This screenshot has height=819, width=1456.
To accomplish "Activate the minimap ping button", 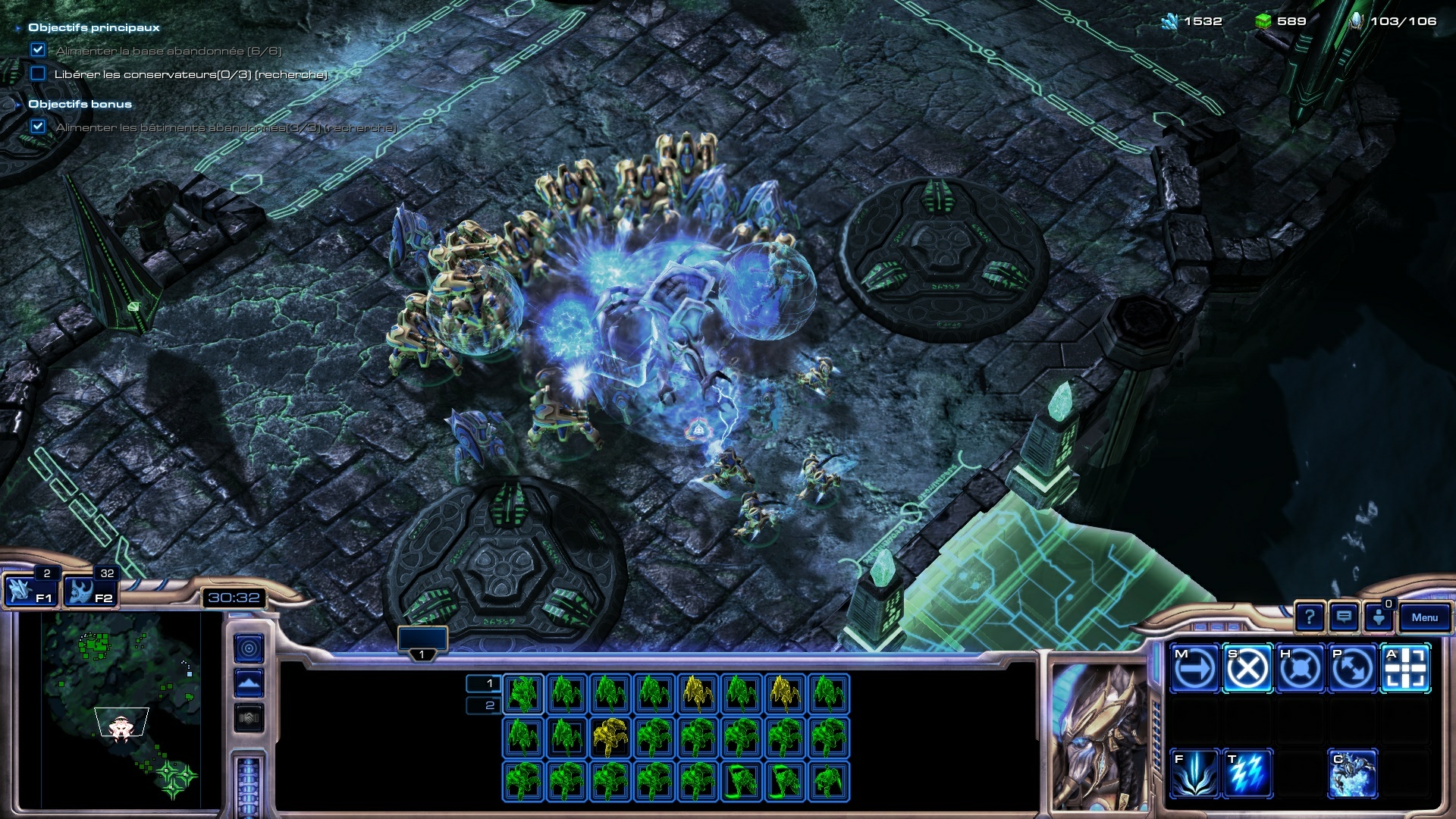I will (249, 648).
